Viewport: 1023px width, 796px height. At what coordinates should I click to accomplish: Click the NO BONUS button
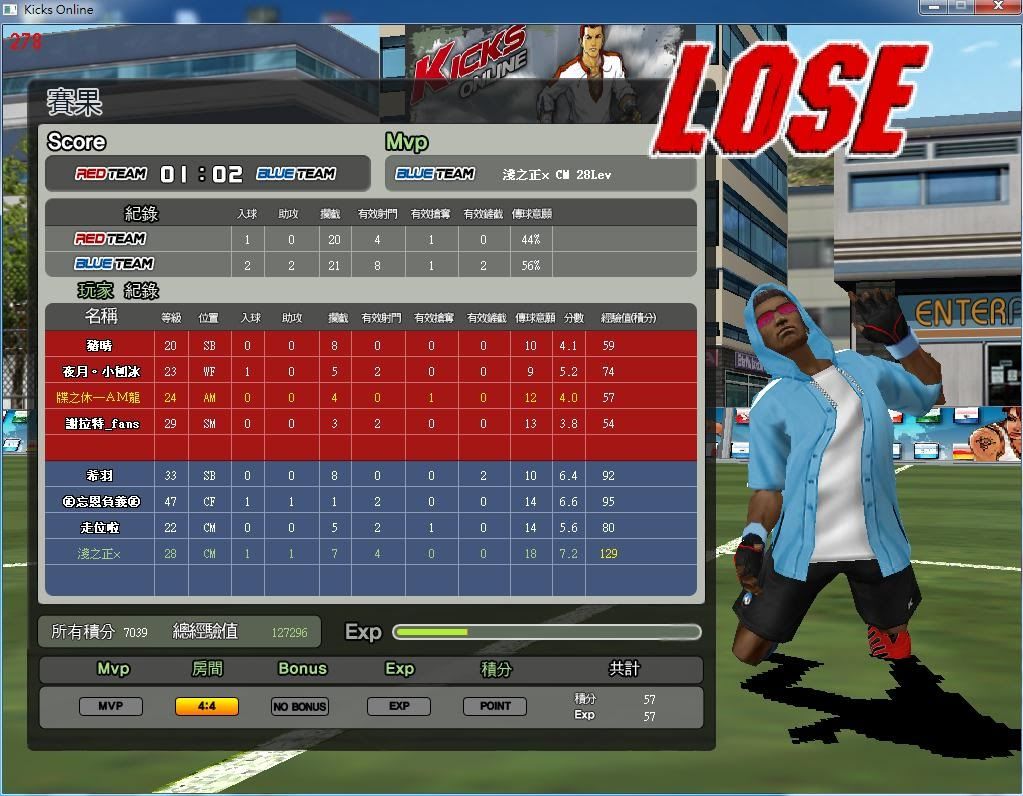click(x=300, y=706)
